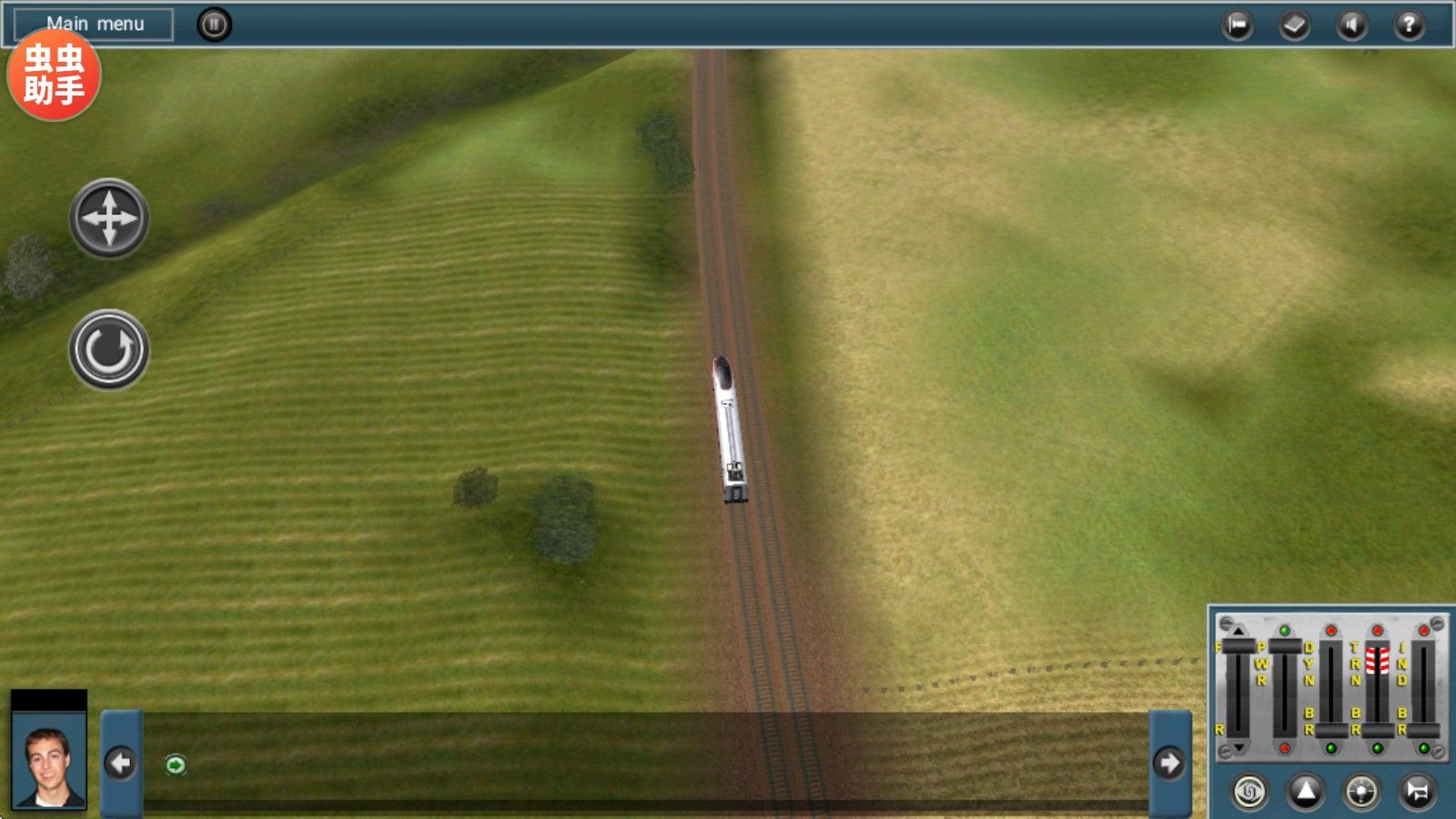
Task: Pause the simulation
Action: coord(215,25)
